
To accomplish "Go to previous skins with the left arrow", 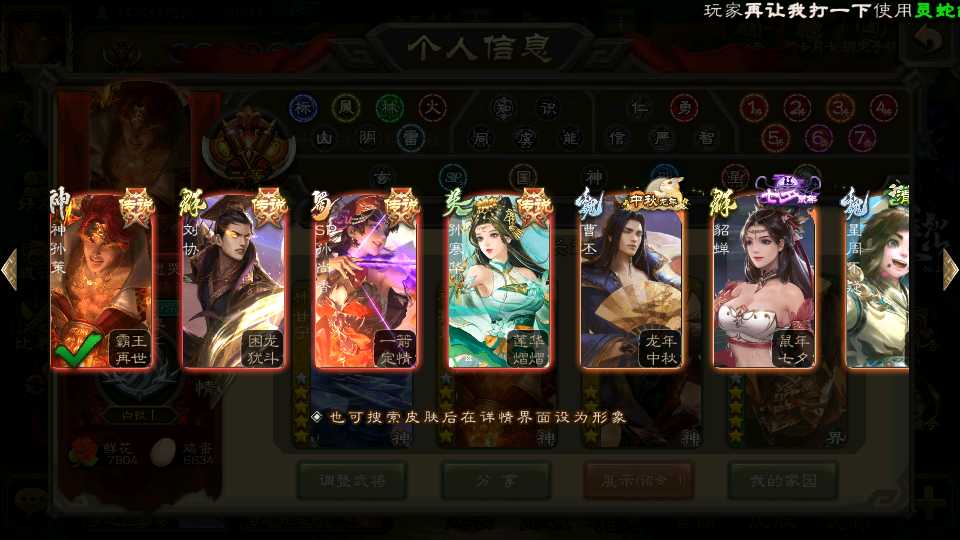I will 9,269.
